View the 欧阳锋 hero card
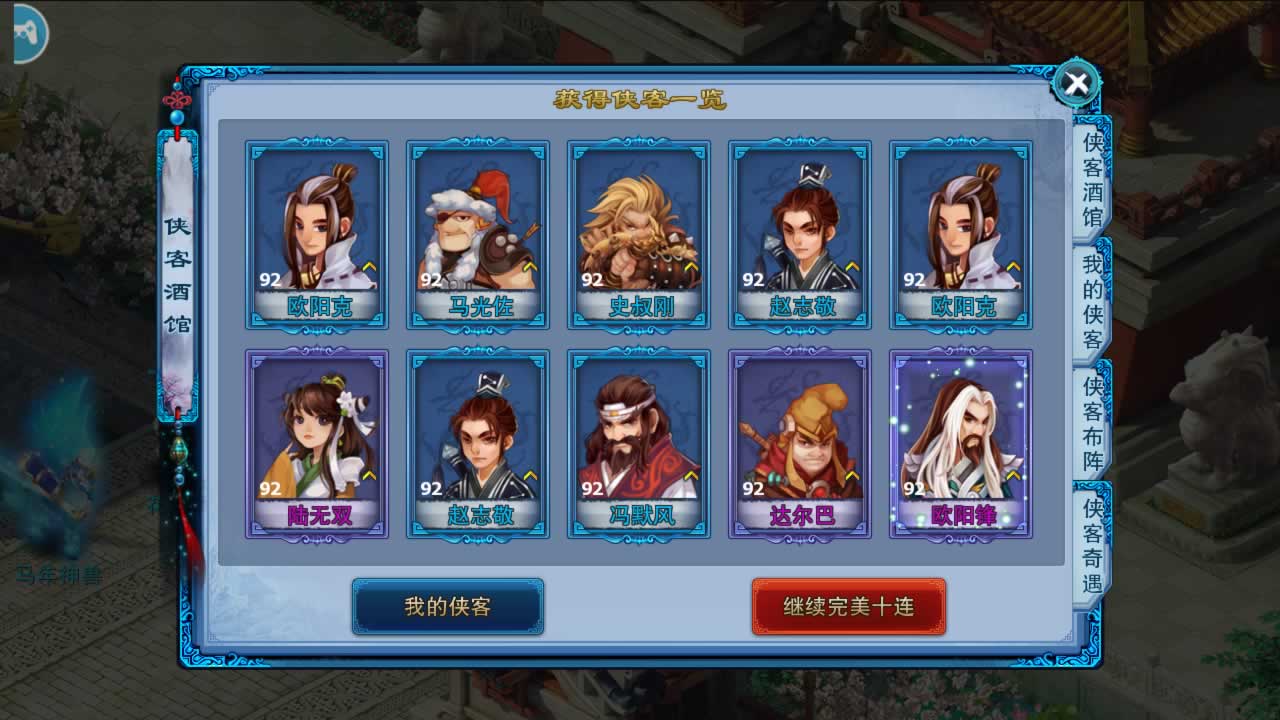This screenshot has height=720, width=1280. click(x=961, y=443)
